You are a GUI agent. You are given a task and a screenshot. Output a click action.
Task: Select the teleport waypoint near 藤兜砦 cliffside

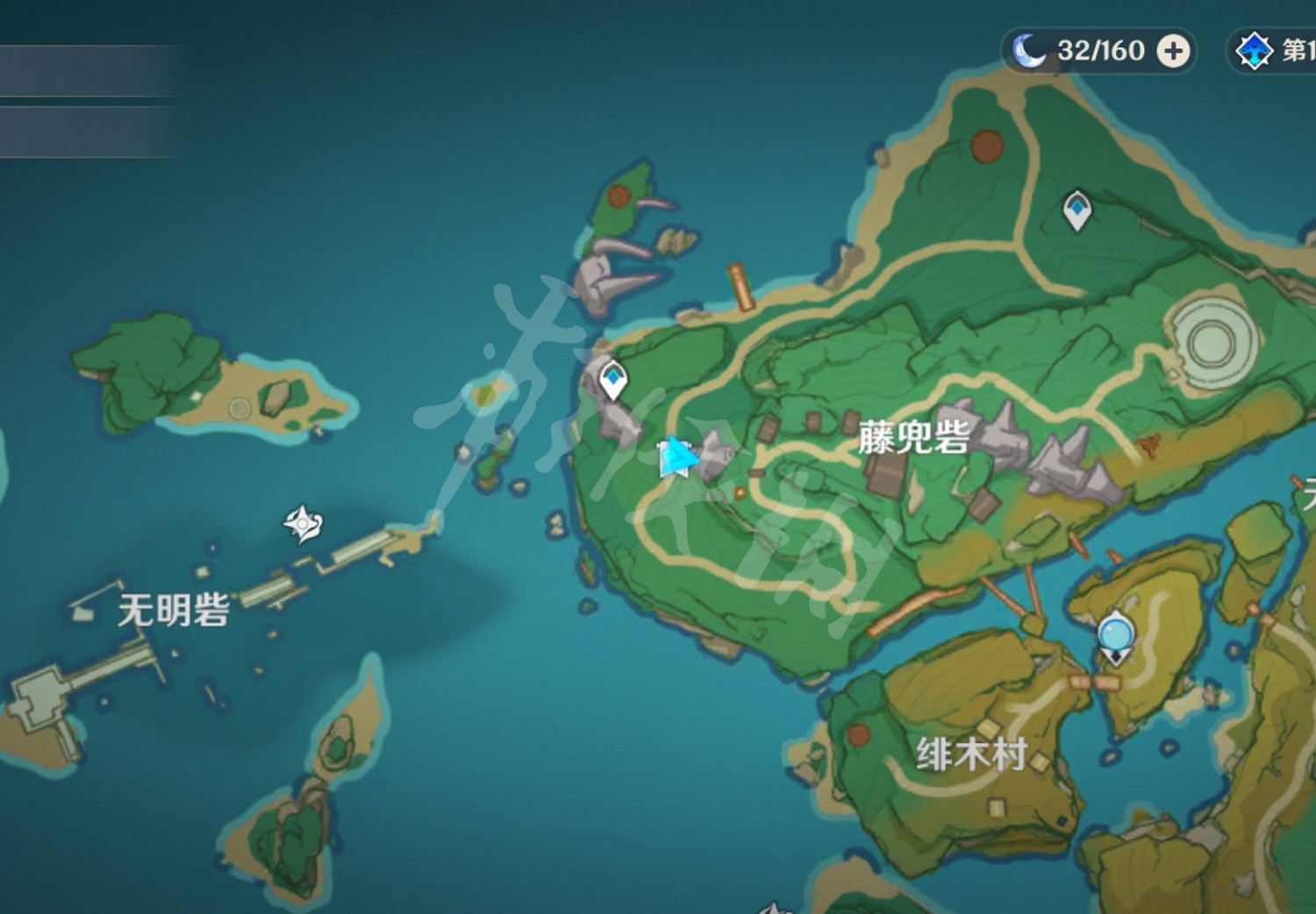coord(612,381)
